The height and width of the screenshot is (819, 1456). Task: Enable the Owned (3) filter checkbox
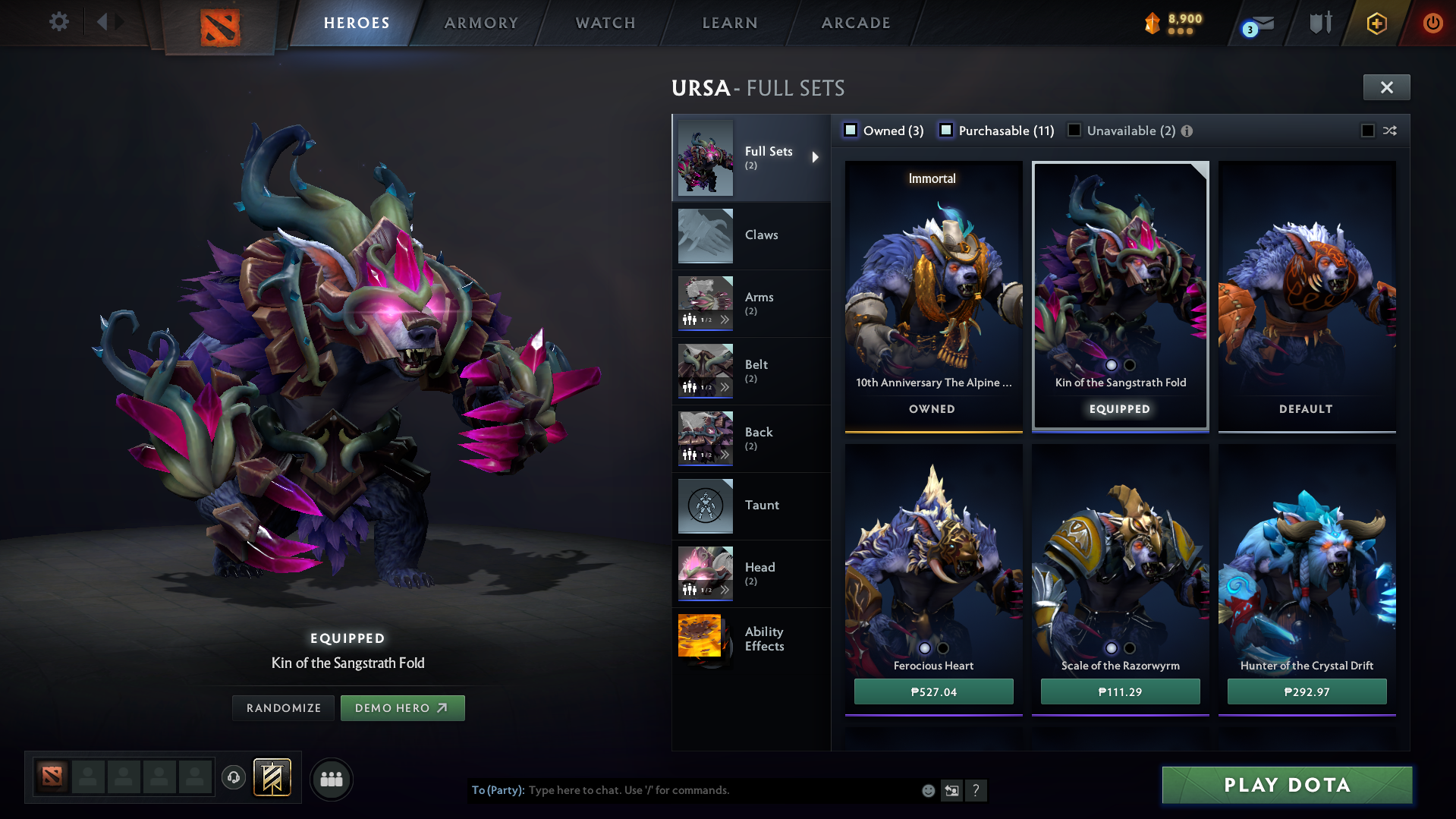[850, 130]
